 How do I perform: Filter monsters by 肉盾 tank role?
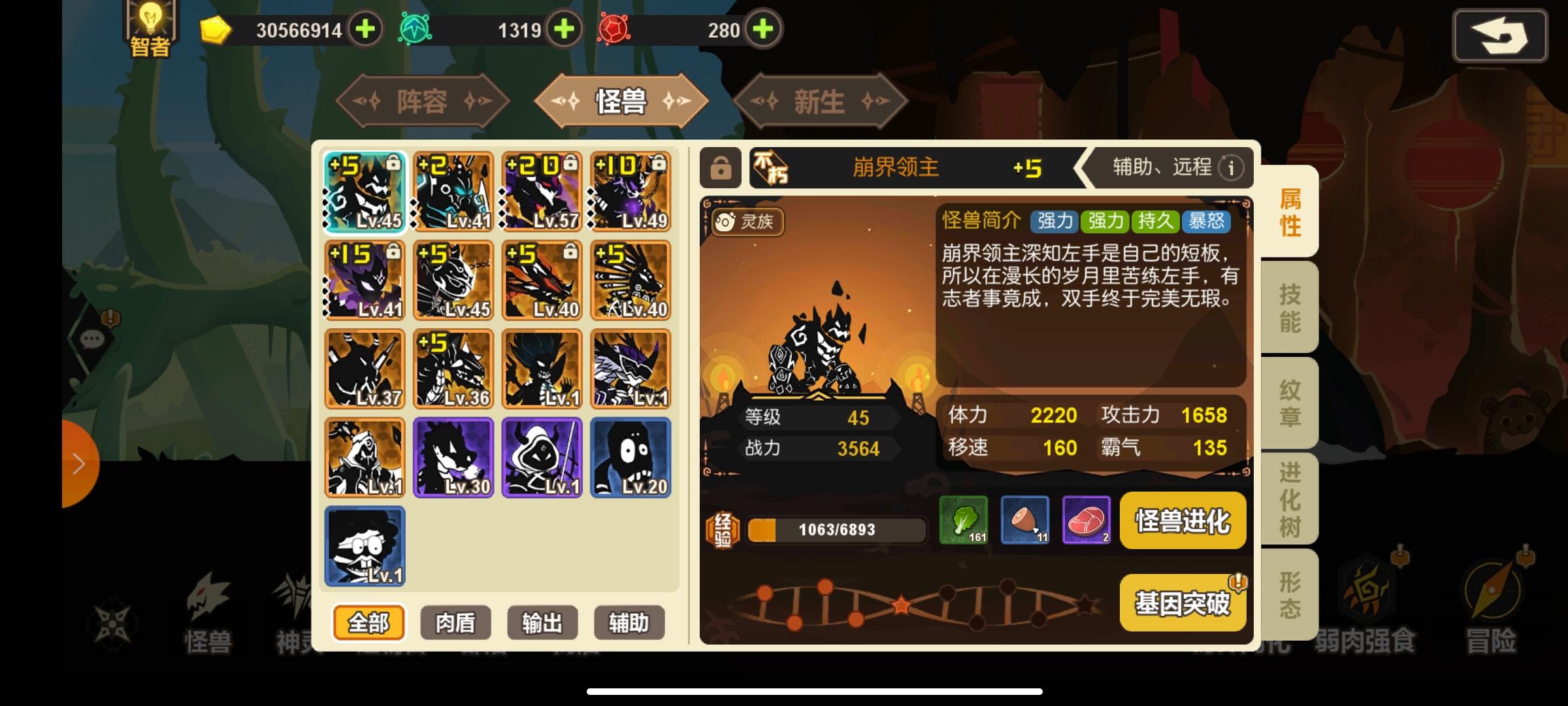(x=456, y=623)
